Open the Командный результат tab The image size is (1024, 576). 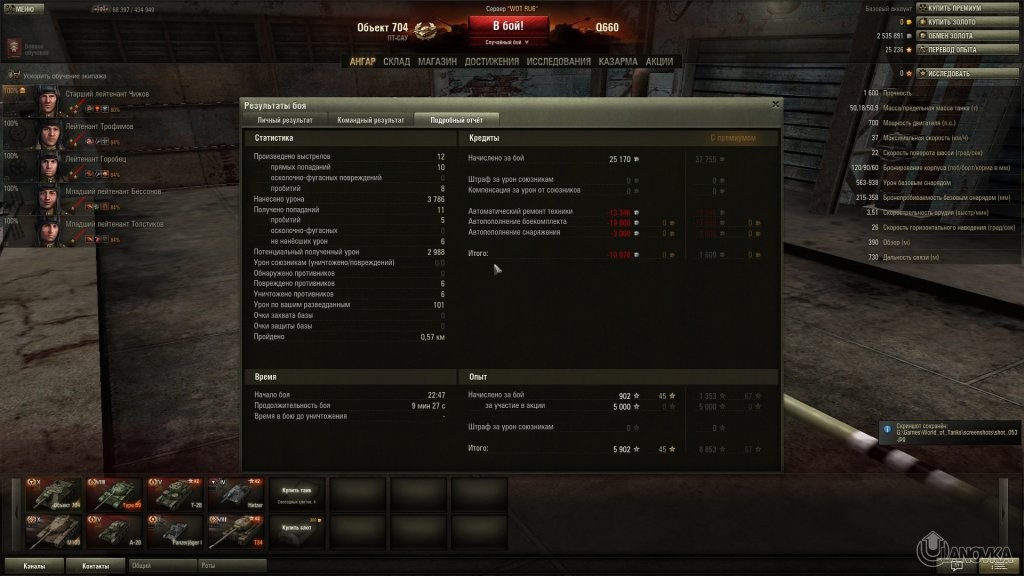(370, 120)
